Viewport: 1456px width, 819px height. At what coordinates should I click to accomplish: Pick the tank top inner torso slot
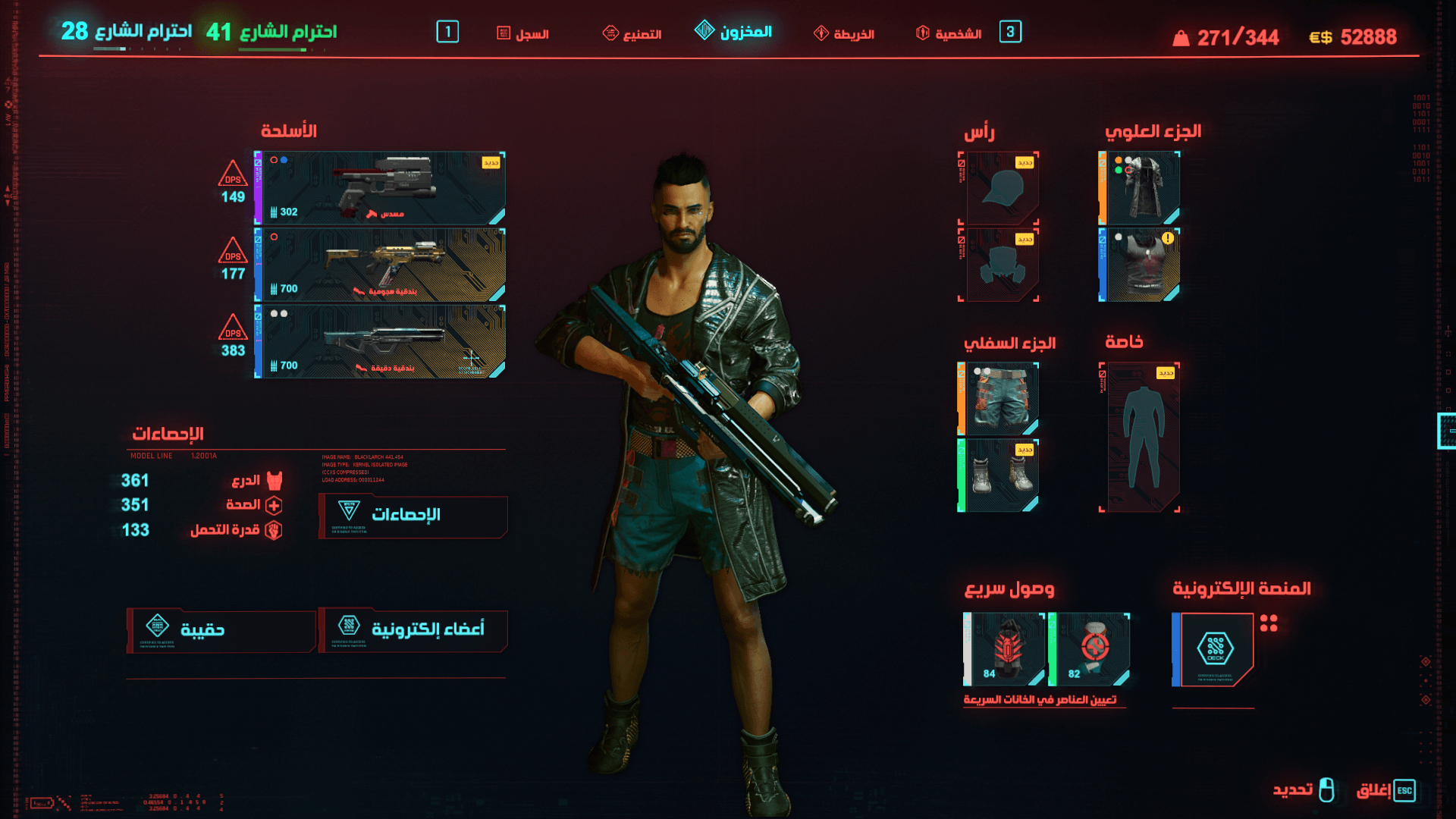click(1141, 265)
